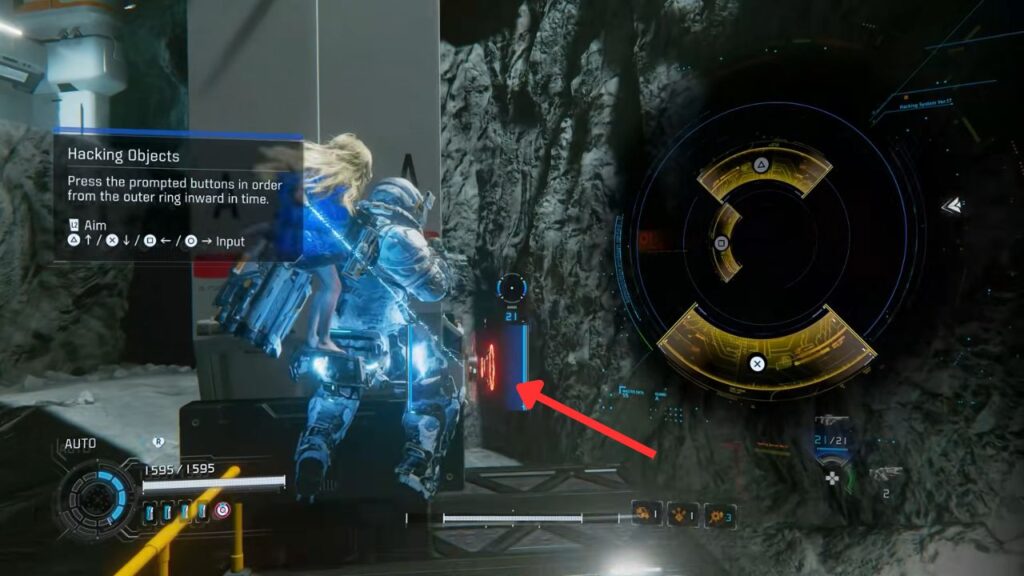The width and height of the screenshot is (1024, 576).
Task: Click the Hacking Objects tutorial panel
Action: (x=177, y=198)
